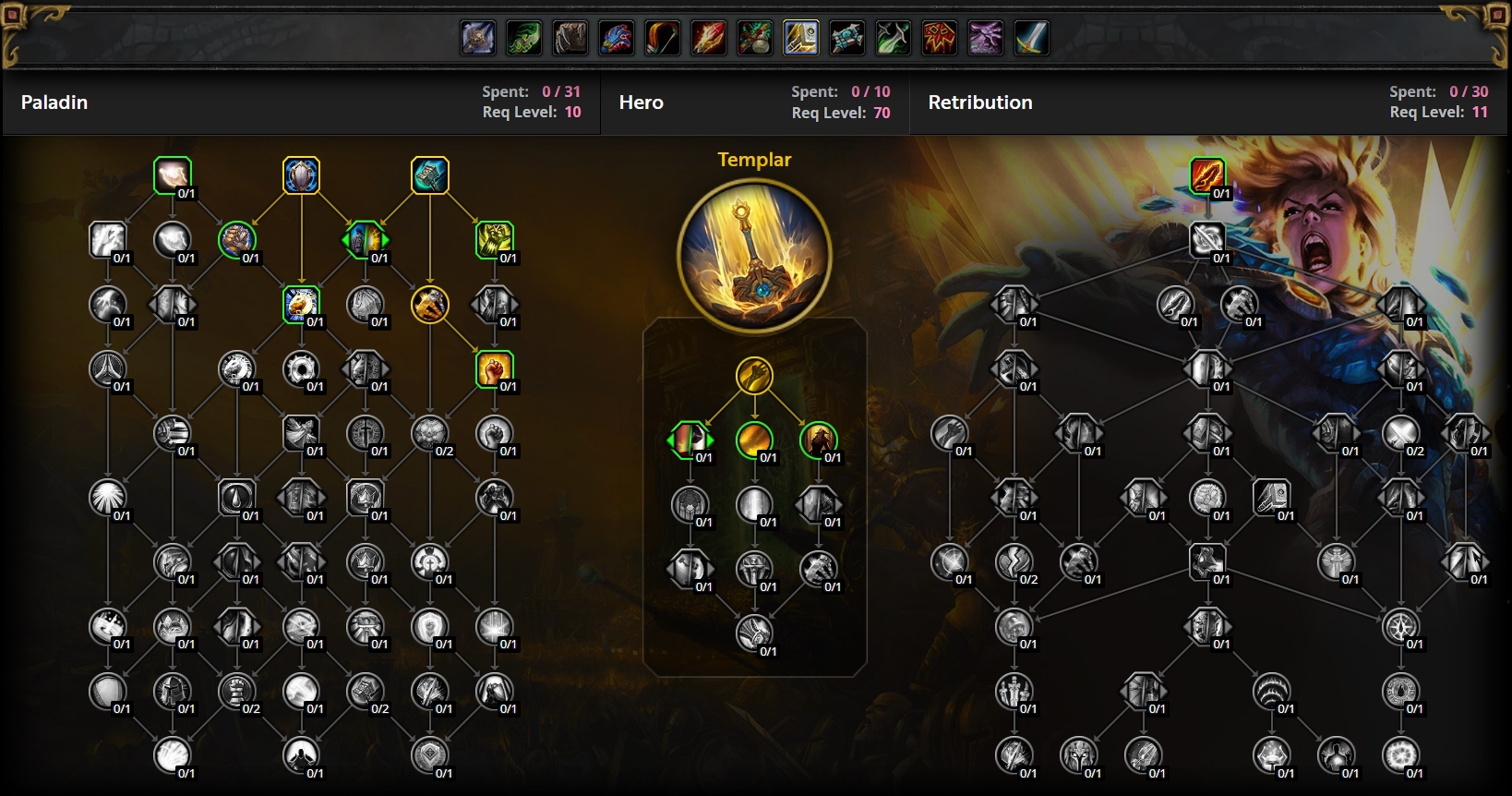Viewport: 1512px width, 796px height.
Task: Select the blue shield talent node
Action: click(301, 175)
